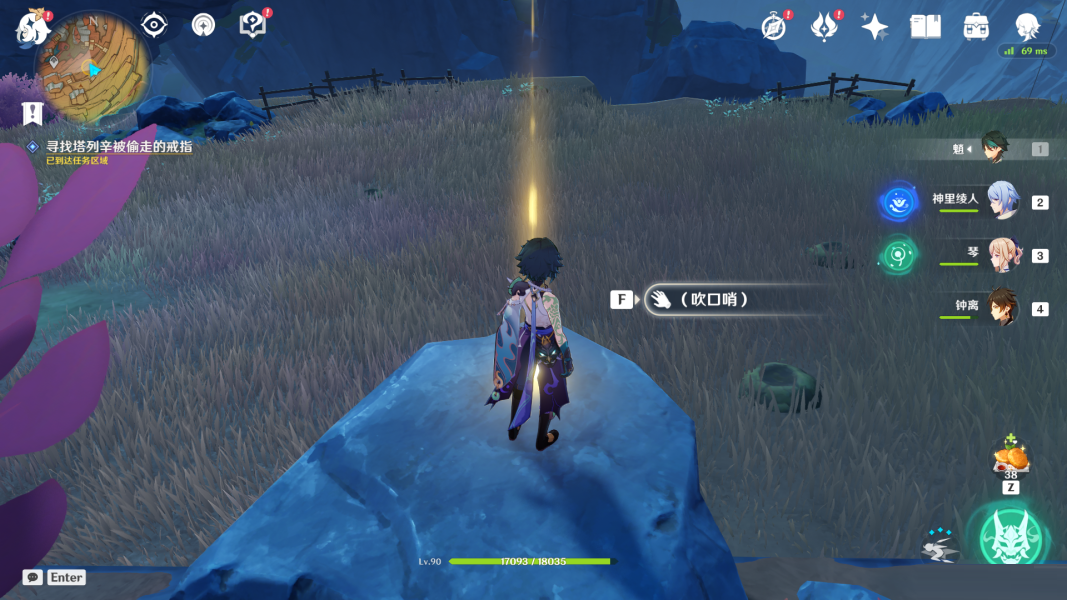The width and height of the screenshot is (1067, 600).
Task: Open the circular minimap
Action: (x=93, y=69)
